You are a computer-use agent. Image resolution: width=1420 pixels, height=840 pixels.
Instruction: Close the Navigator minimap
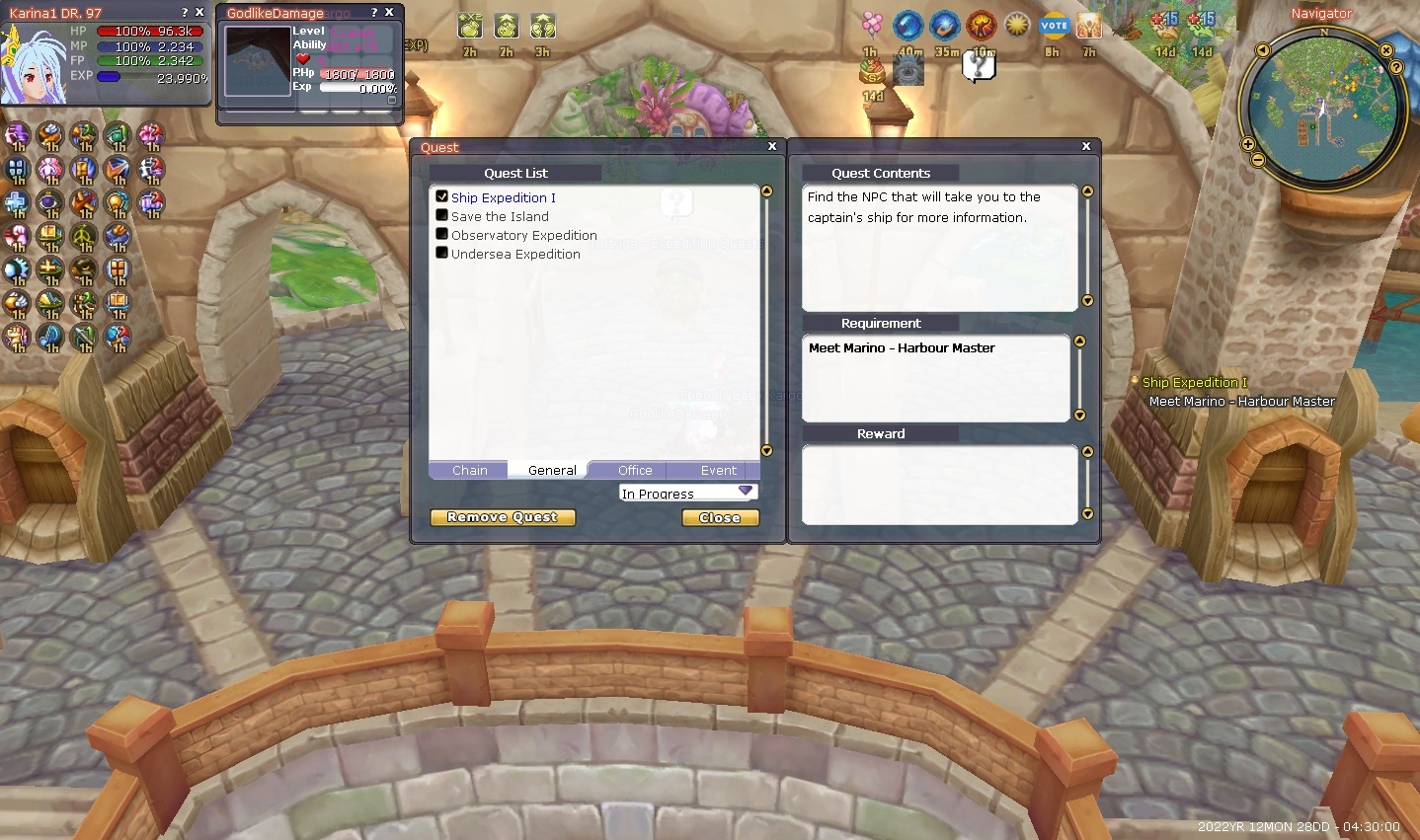[1386, 50]
